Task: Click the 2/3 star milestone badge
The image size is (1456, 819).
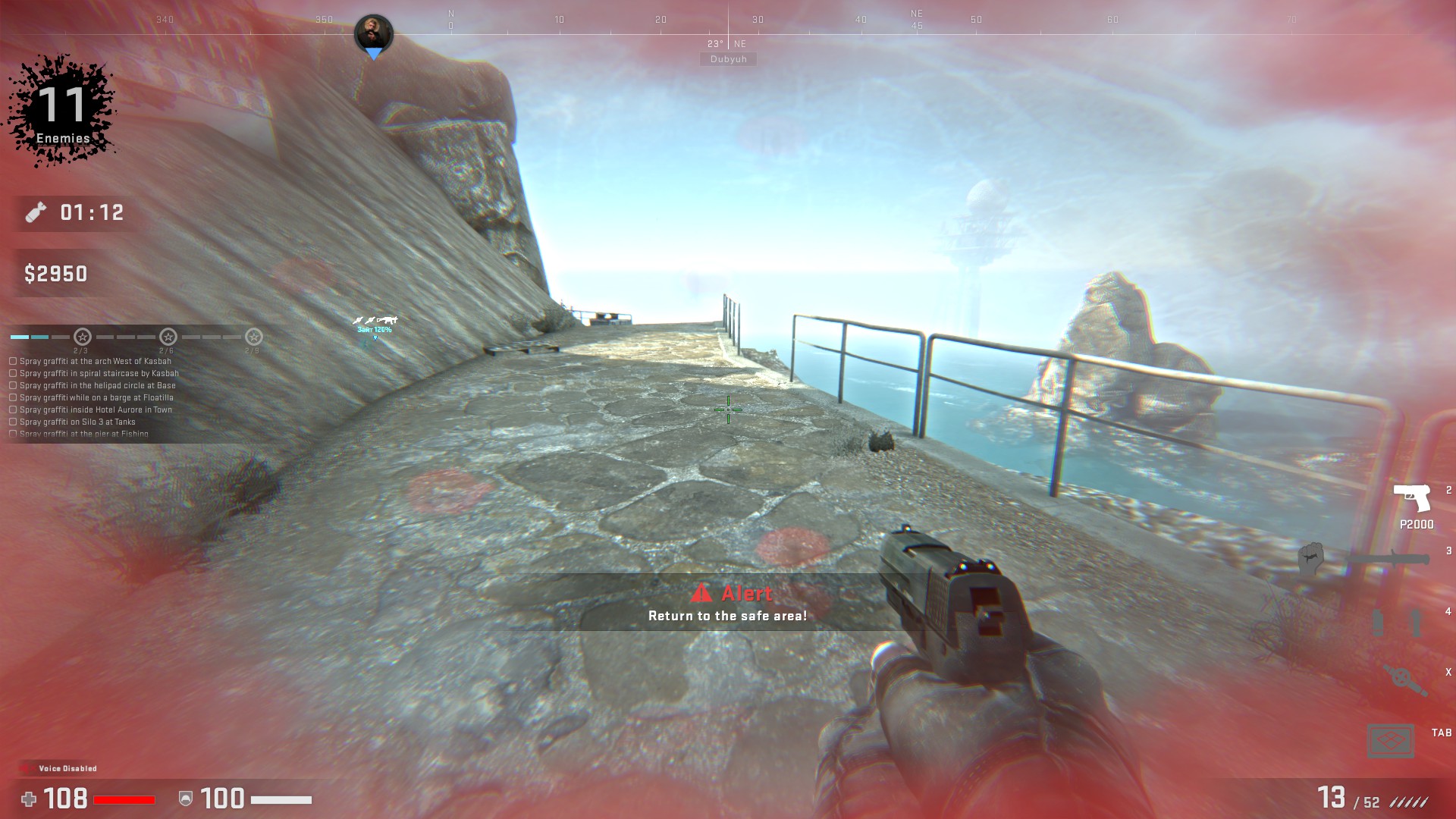Action: tap(83, 337)
